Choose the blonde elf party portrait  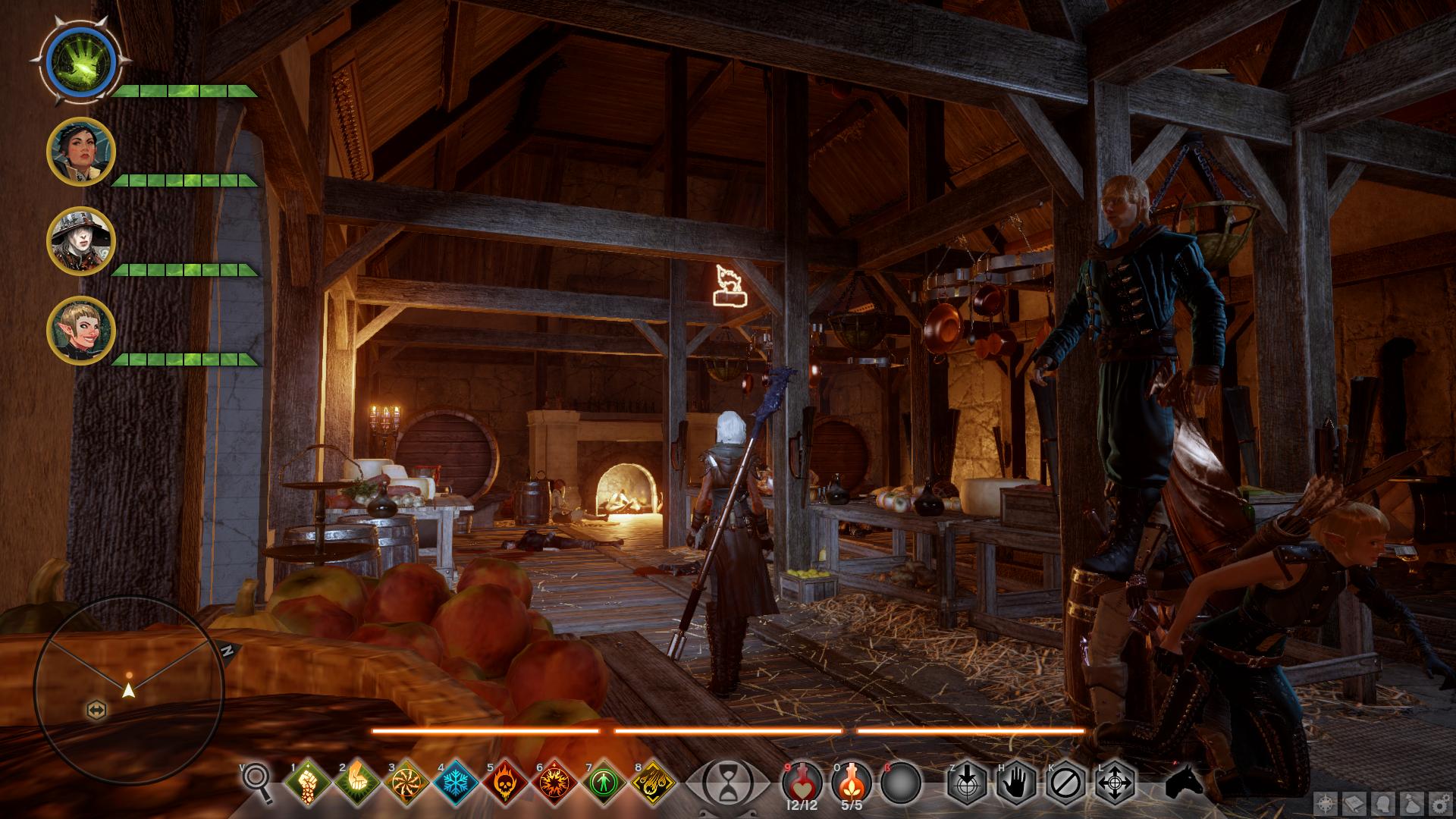pos(80,331)
